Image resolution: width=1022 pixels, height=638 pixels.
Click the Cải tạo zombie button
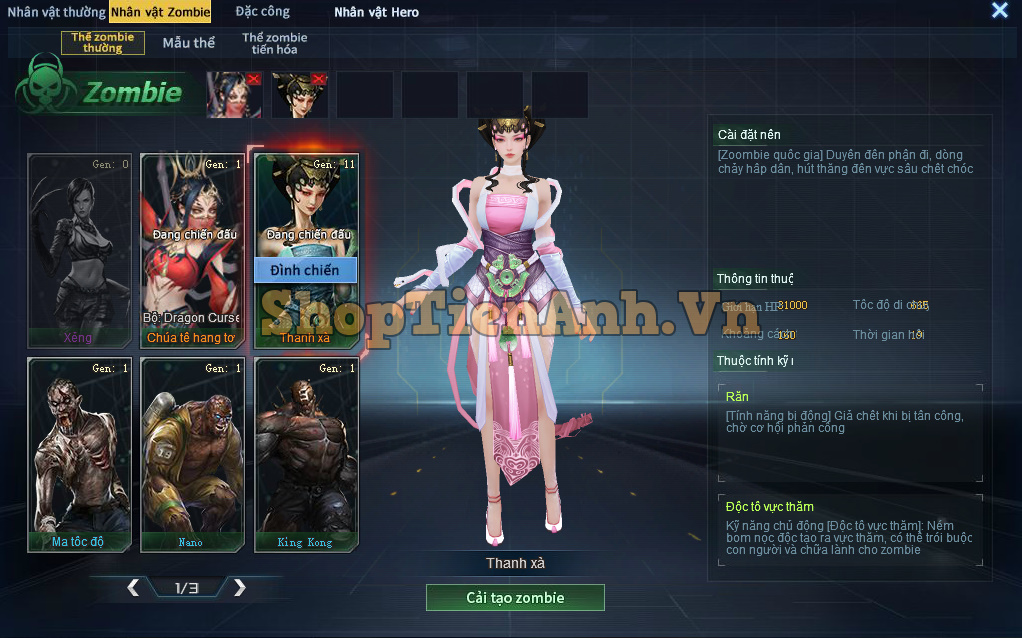coord(515,598)
